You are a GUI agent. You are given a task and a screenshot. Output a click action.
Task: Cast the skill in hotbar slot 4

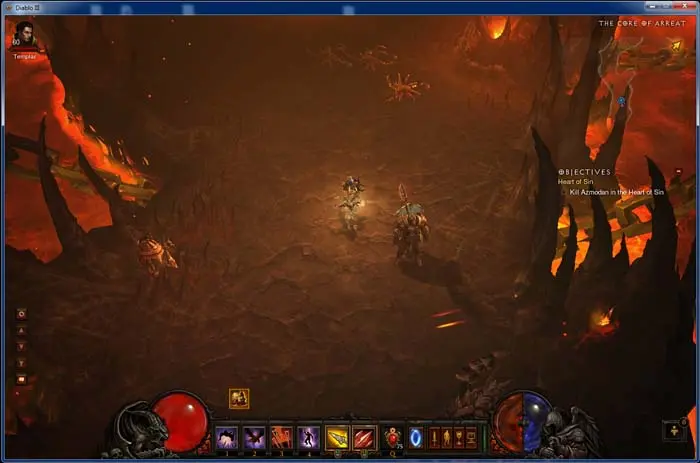308,437
